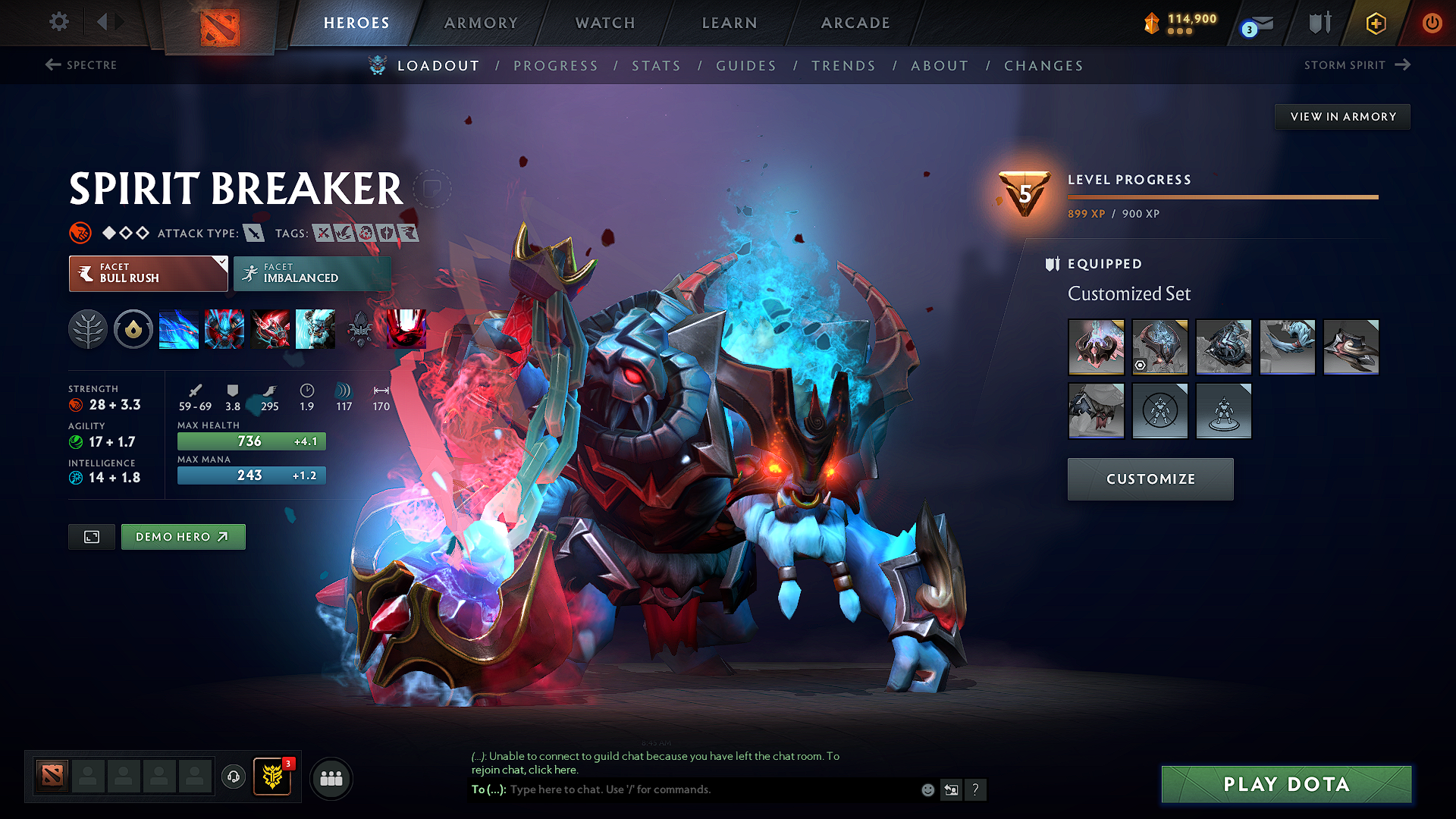Click the Greater Bash ability icon
This screenshot has width=1456, height=819.
[271, 329]
